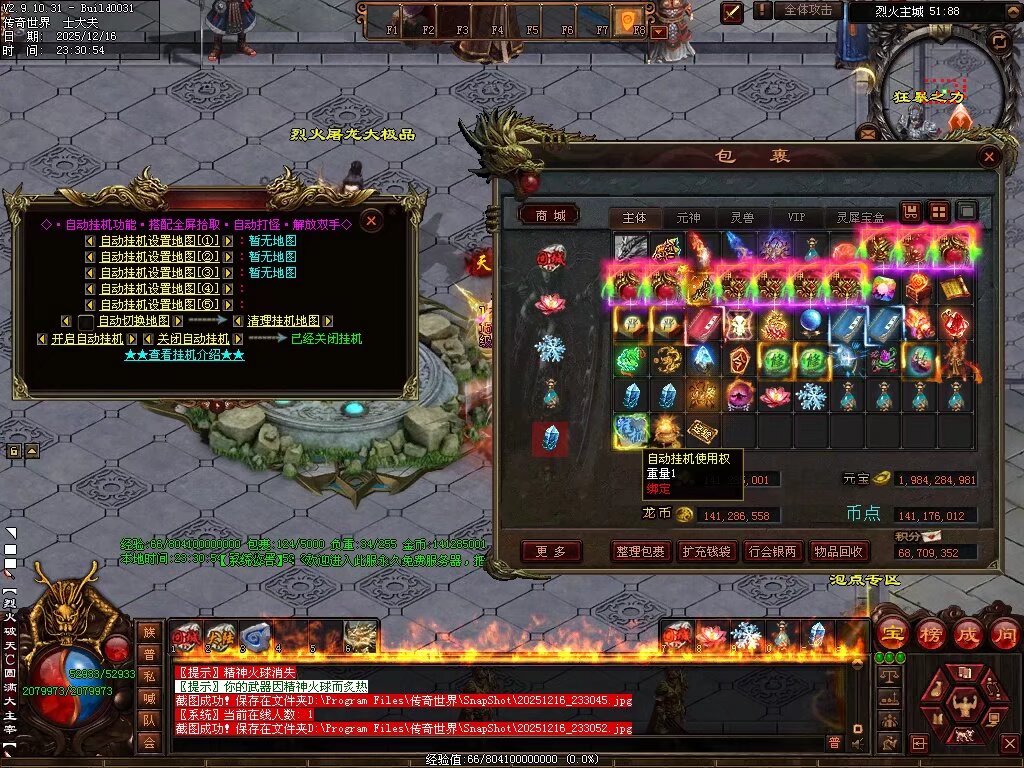Click the 物品回收 recycle button
The height and width of the screenshot is (768, 1024).
(x=838, y=551)
